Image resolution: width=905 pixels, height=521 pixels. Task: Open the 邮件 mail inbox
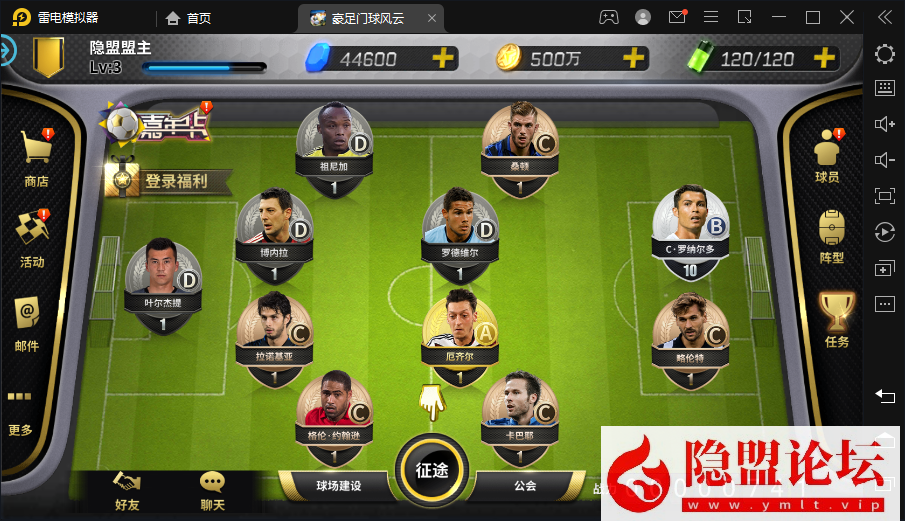pos(27,322)
